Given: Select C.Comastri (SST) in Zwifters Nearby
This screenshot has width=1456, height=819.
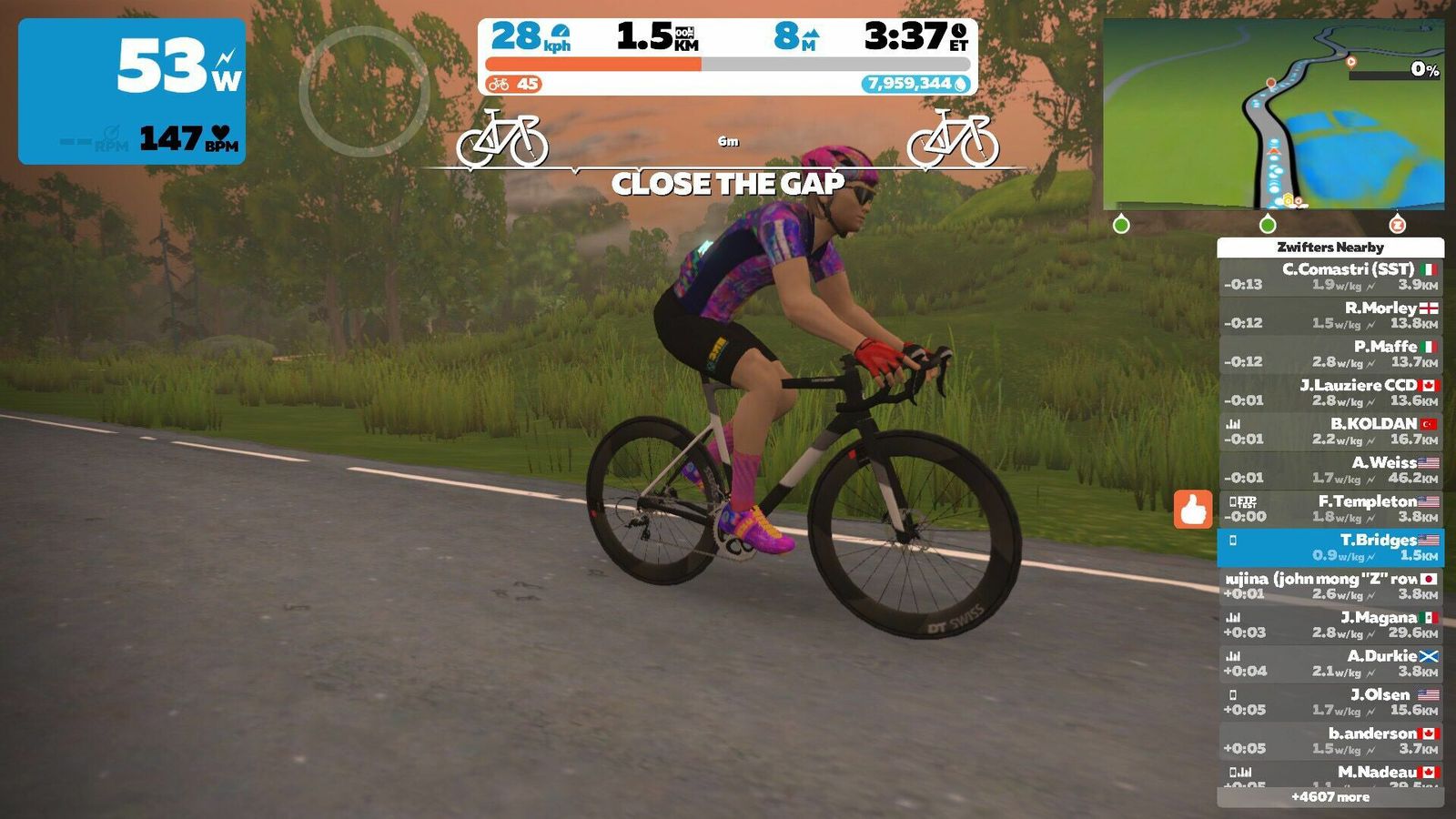Looking at the screenshot, I should coord(1330,277).
